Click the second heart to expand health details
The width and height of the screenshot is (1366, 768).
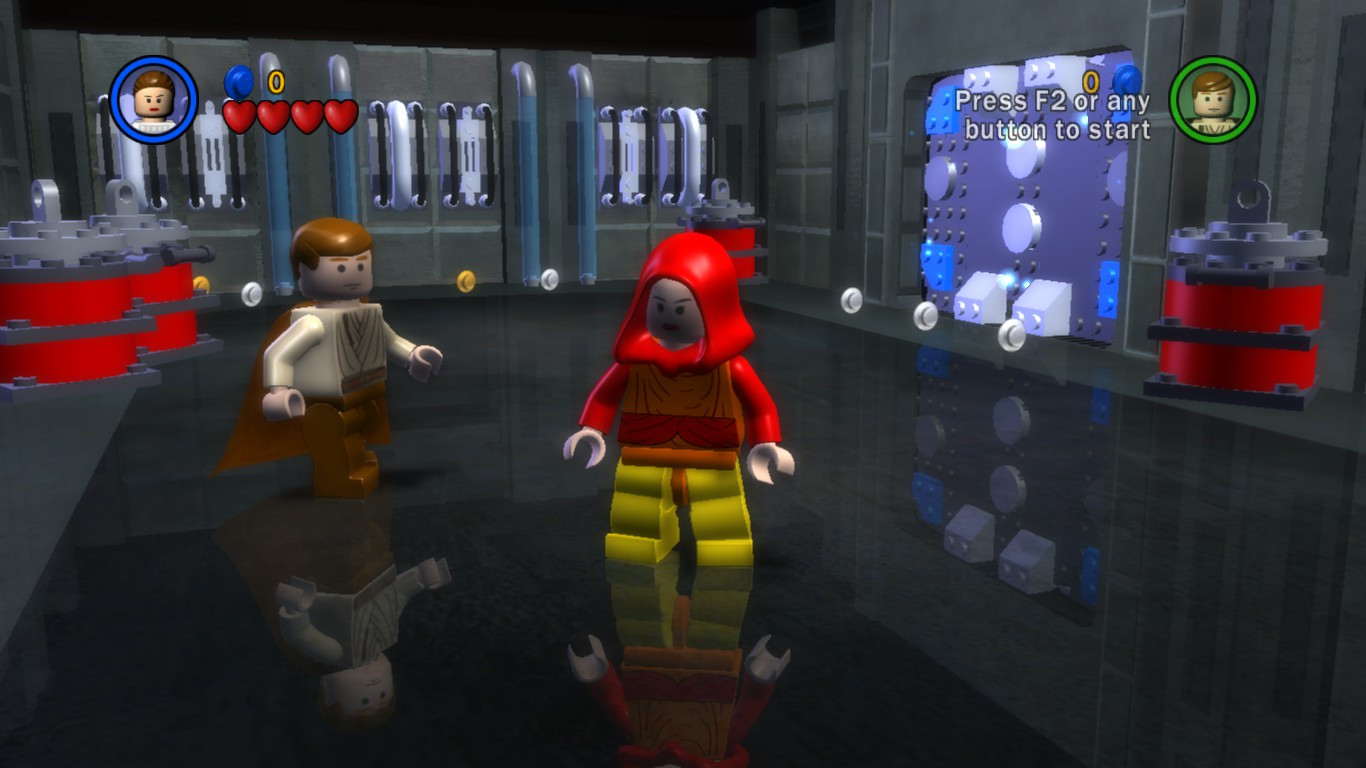coord(275,115)
